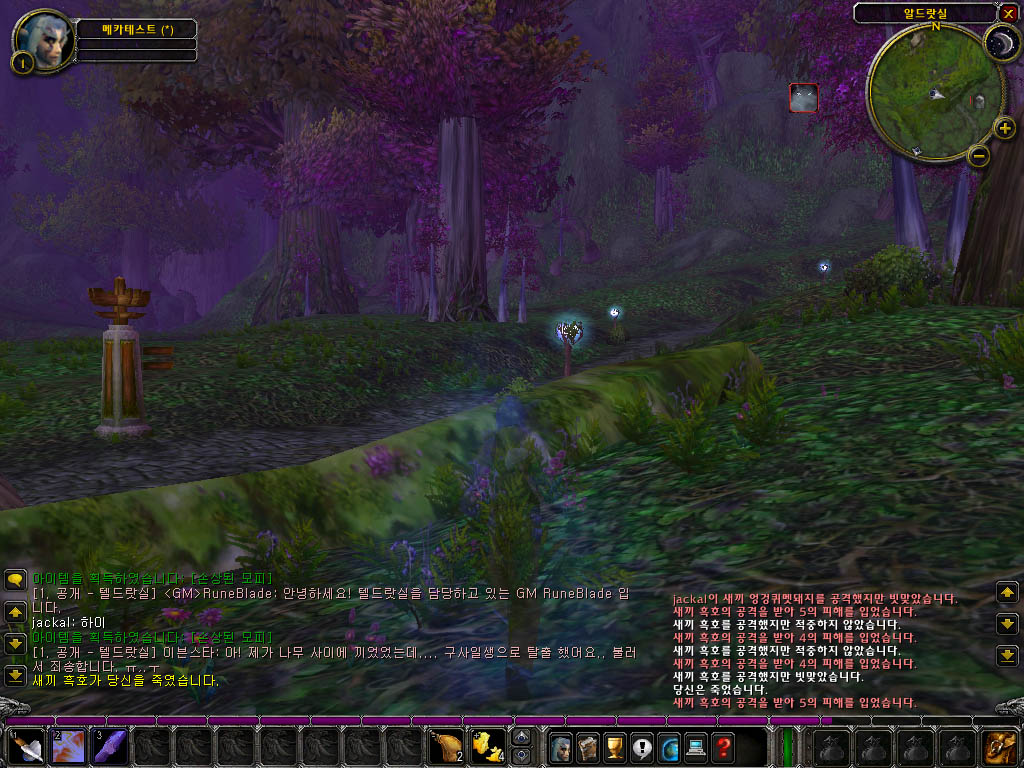This screenshot has width=1024, height=768.
Task: Use the brown waterskin drink item
Action: click(x=445, y=747)
